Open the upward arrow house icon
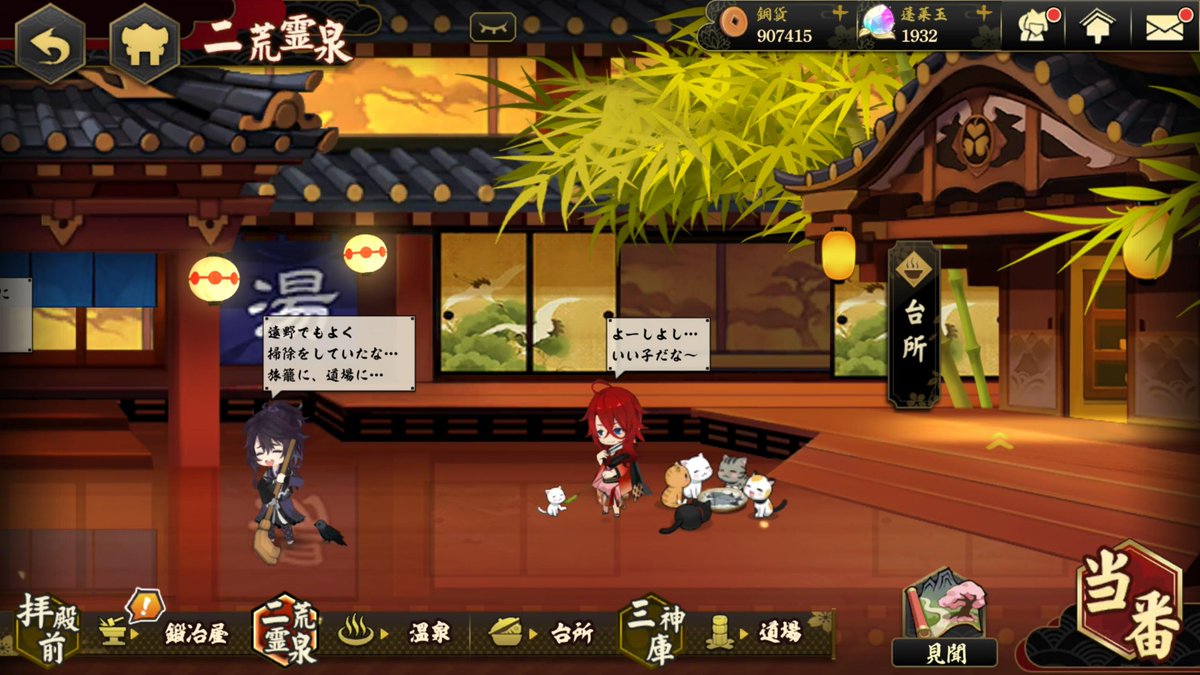The width and height of the screenshot is (1200, 675). coord(1097,27)
